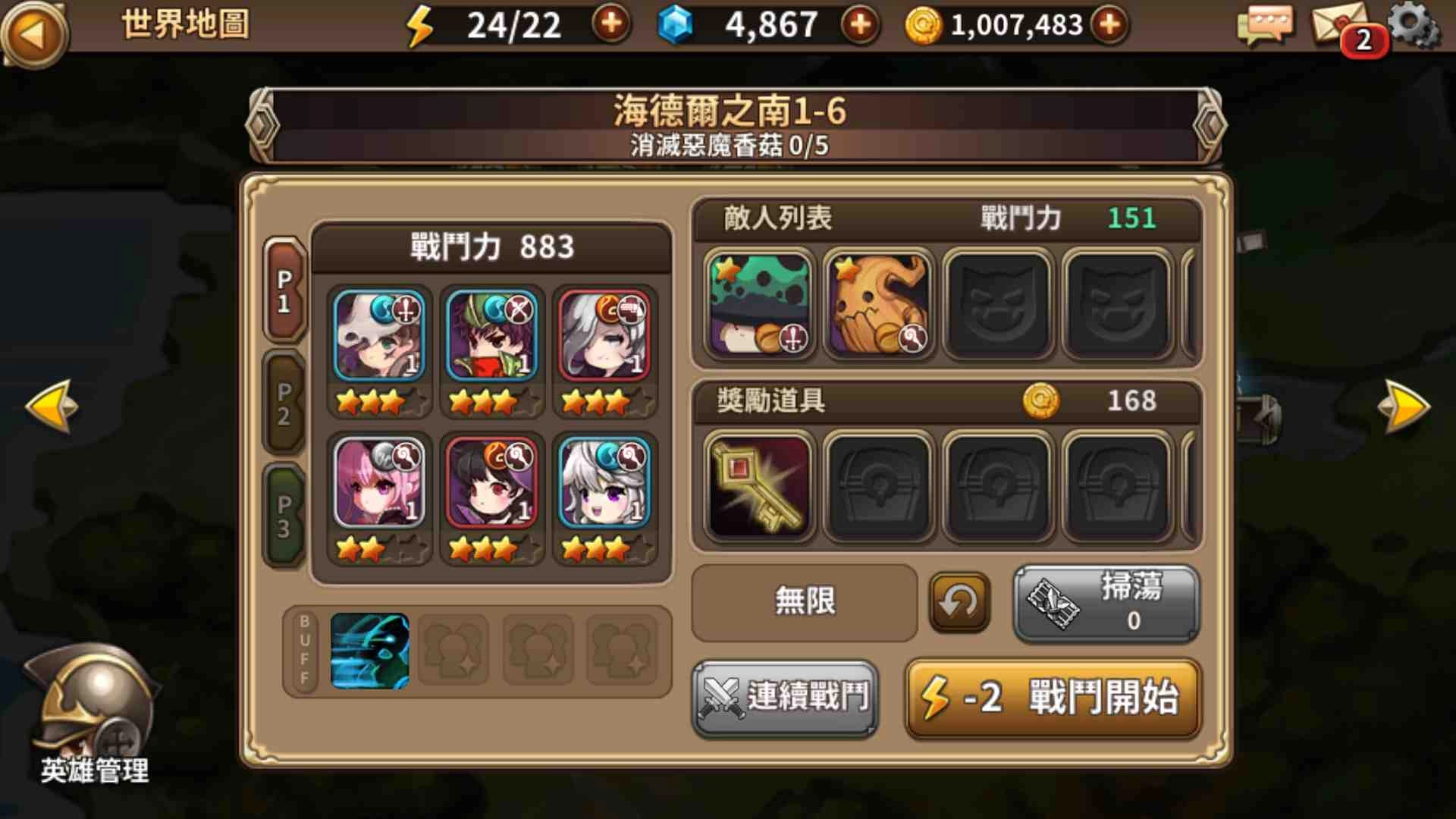
Task: Tap the refresh team button
Action: 959,602
